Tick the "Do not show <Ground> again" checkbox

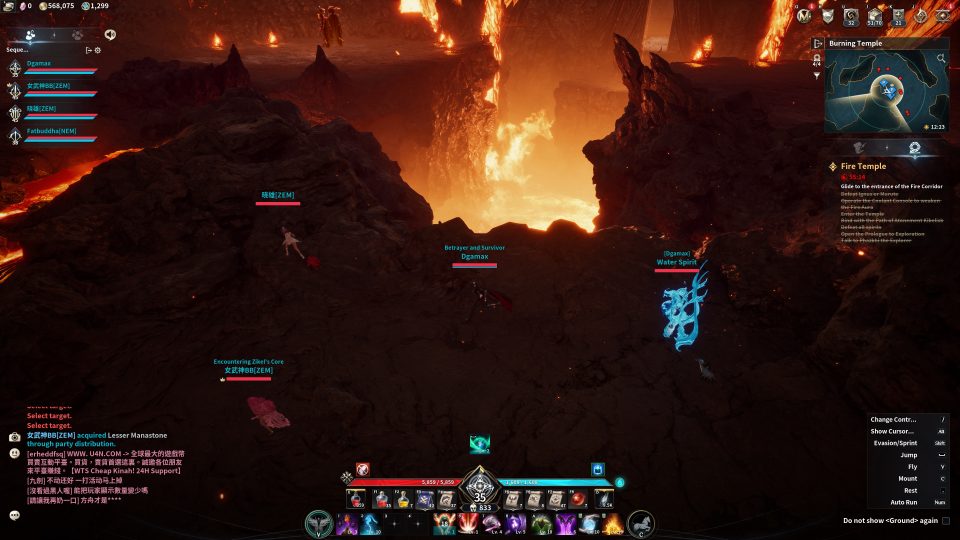[946, 520]
